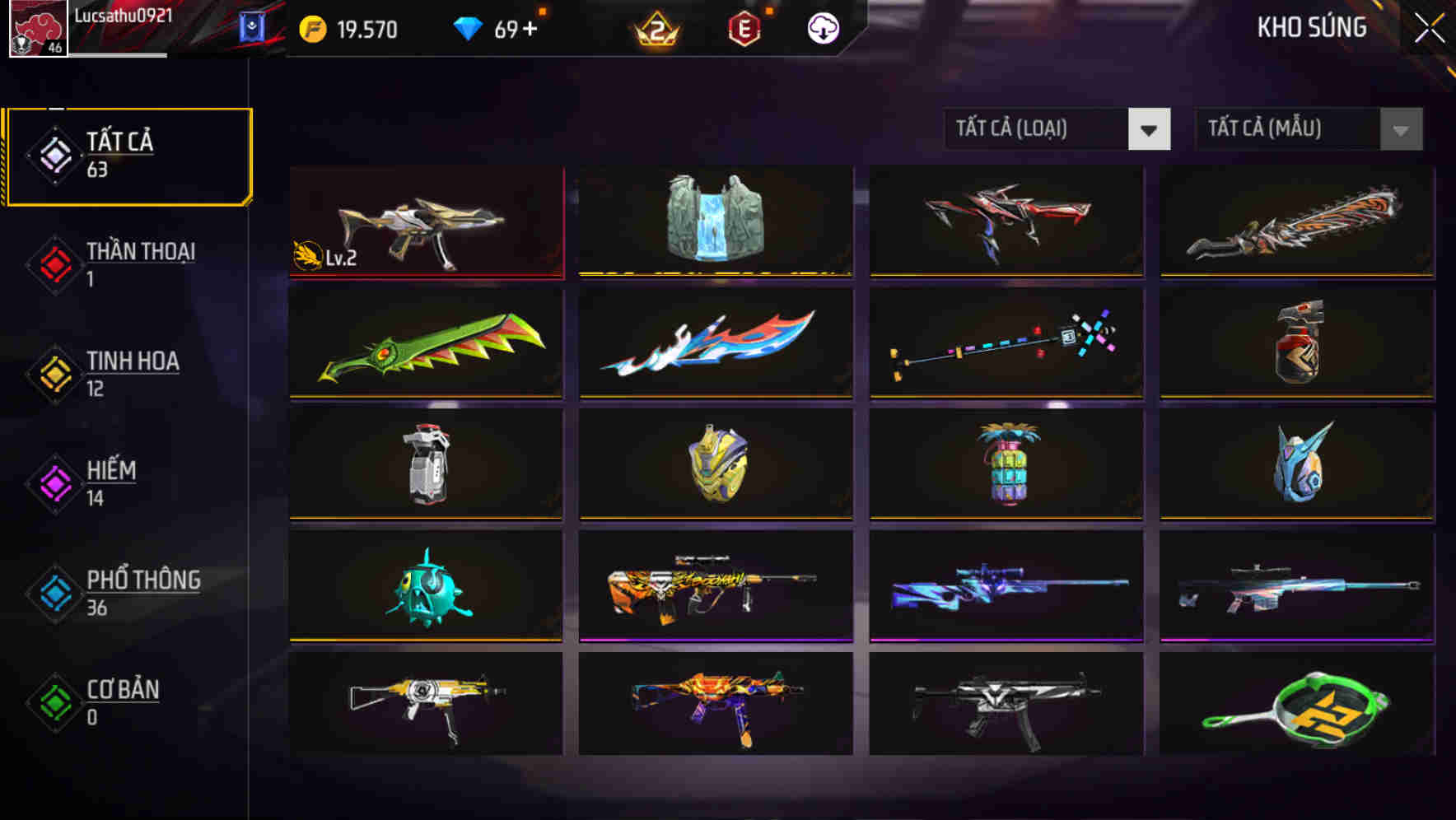Image resolution: width=1456 pixels, height=820 pixels.
Task: Close the KHO SÚNG screen
Action: (1428, 26)
